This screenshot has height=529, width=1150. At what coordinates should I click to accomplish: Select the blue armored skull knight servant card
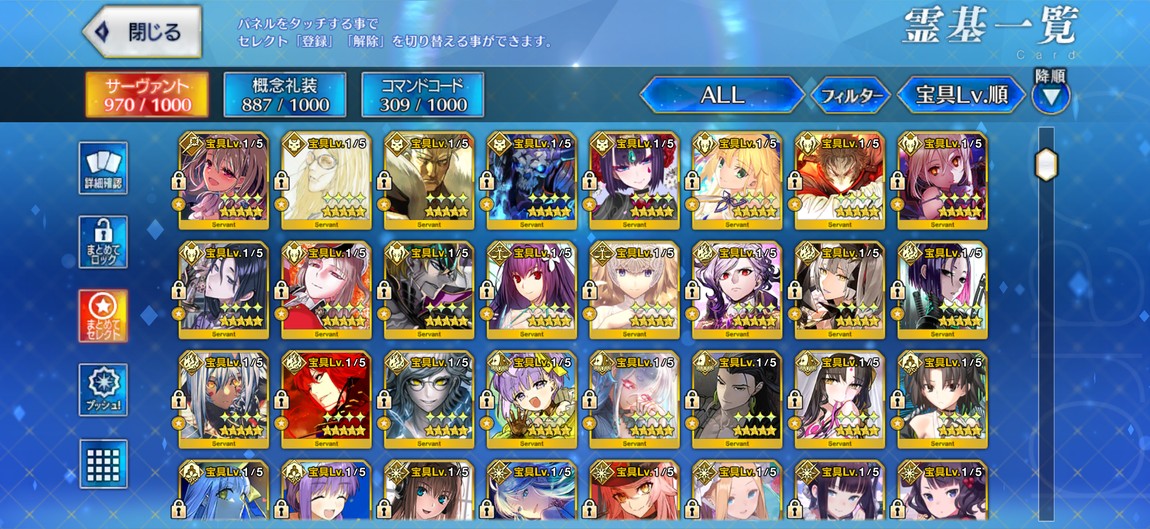(531, 177)
